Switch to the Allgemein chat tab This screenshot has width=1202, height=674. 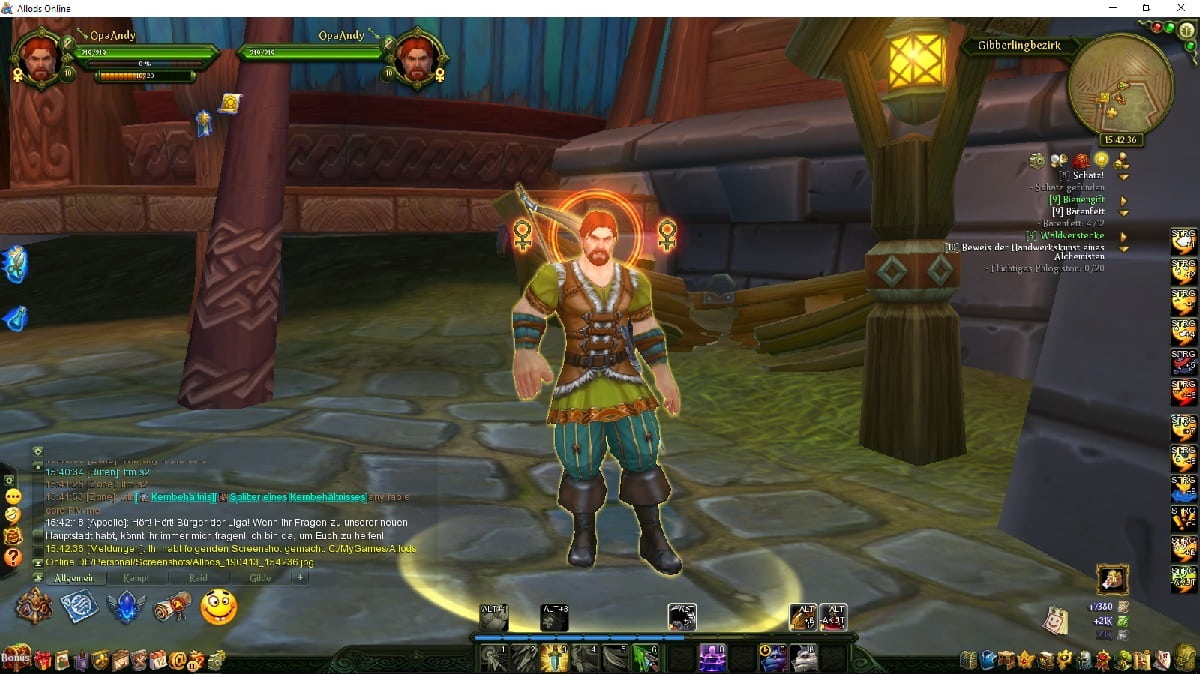coord(74,578)
